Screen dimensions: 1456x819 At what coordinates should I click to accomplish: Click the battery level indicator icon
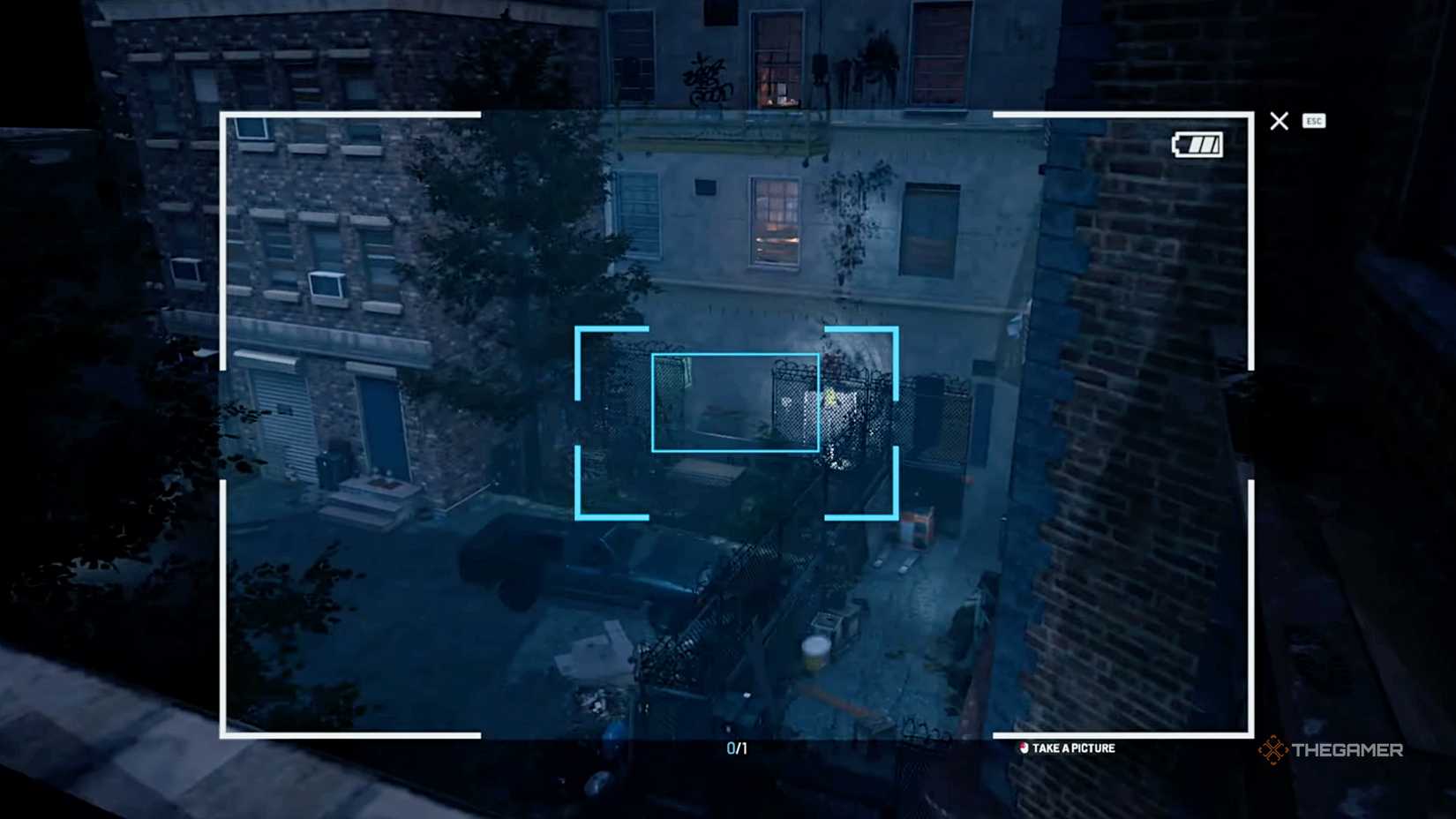pos(1197,143)
